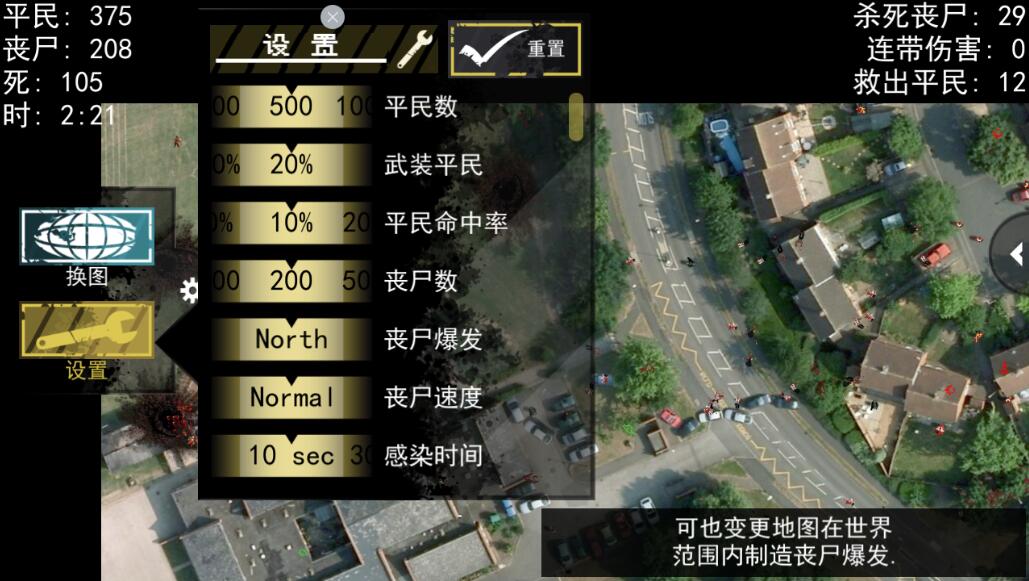Viewport: 1029px width, 581px height.
Task: Click the 重置 reset button
Action: (515, 49)
